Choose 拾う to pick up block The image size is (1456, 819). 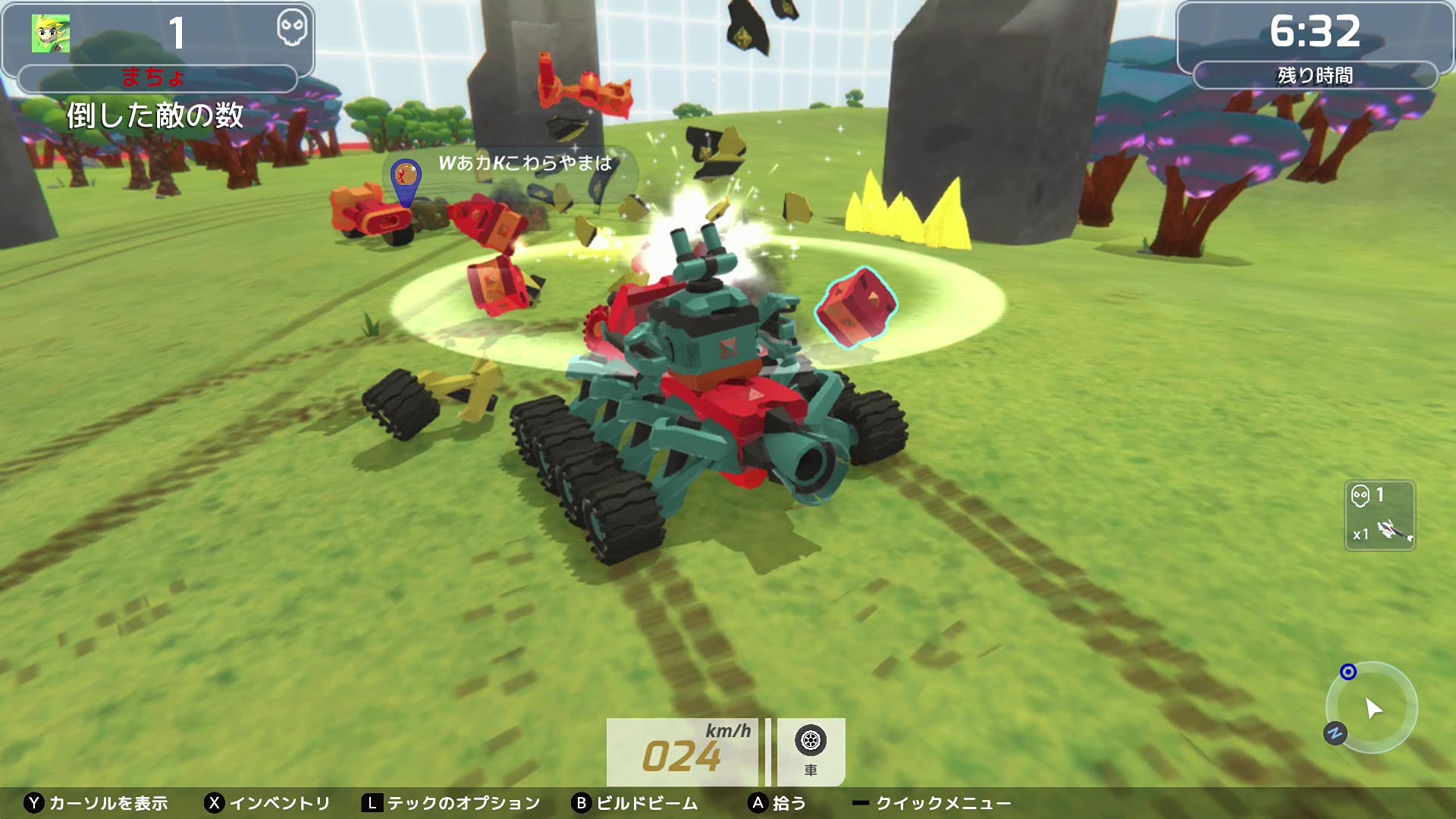pos(777,803)
